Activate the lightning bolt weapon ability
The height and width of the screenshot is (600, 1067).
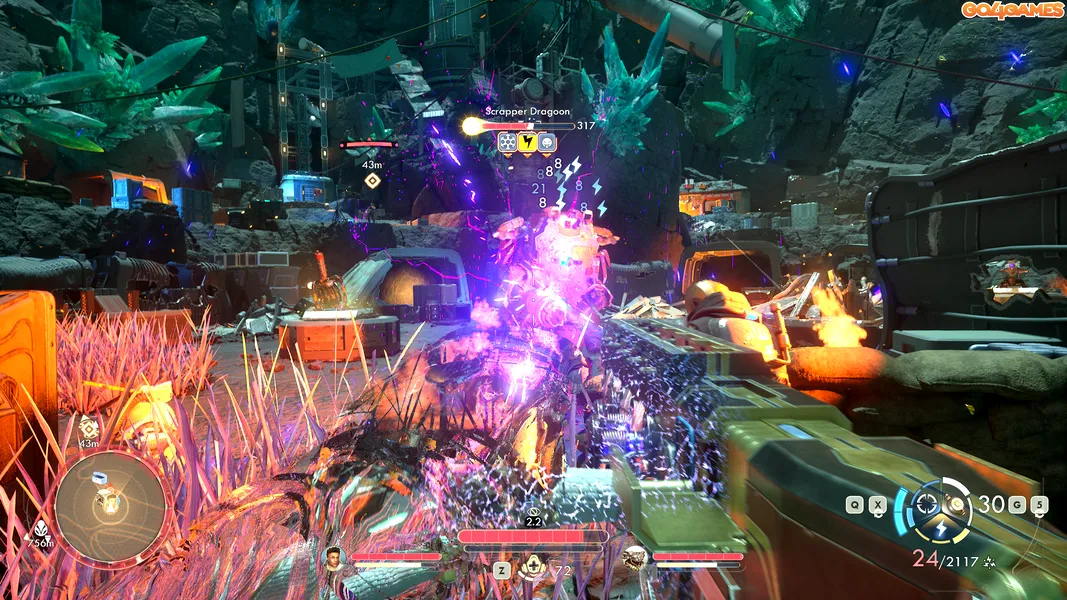coord(939,528)
